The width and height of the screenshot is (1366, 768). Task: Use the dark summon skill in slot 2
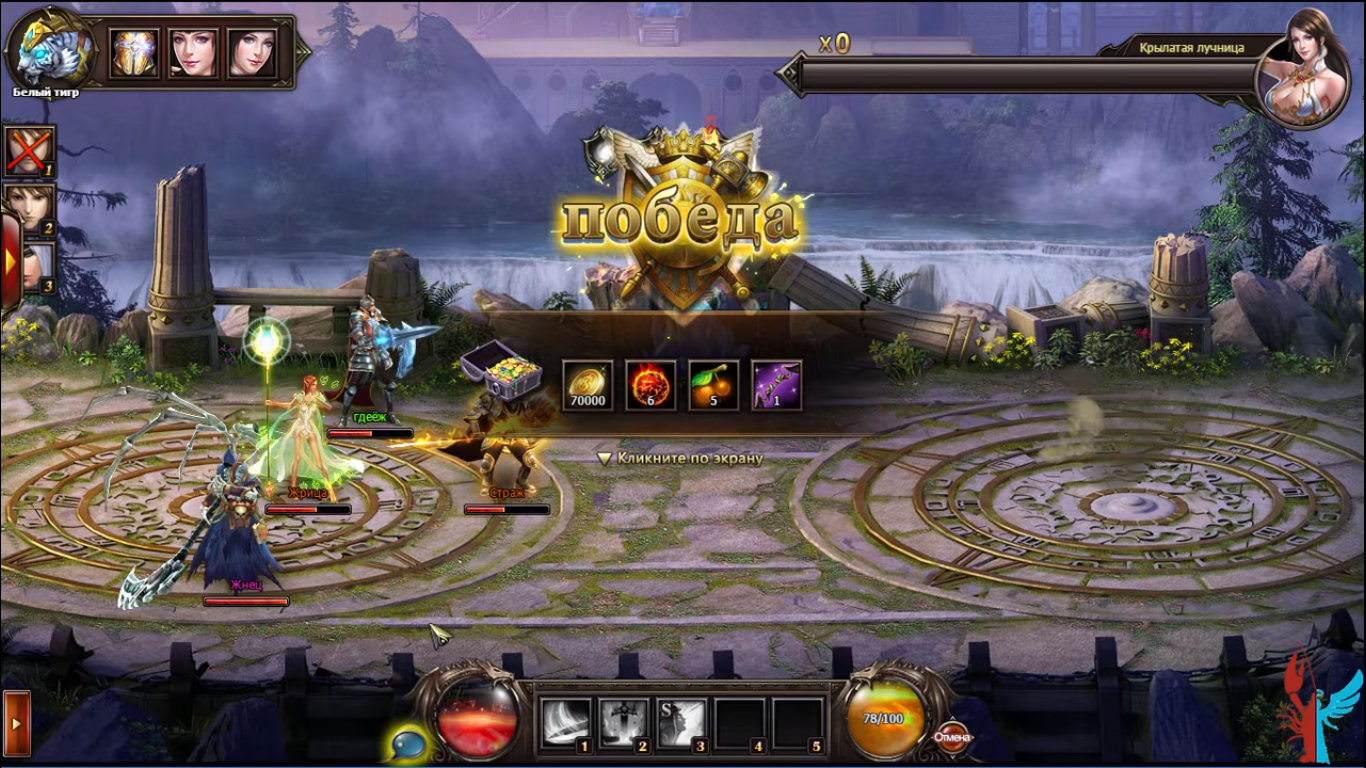click(x=623, y=721)
